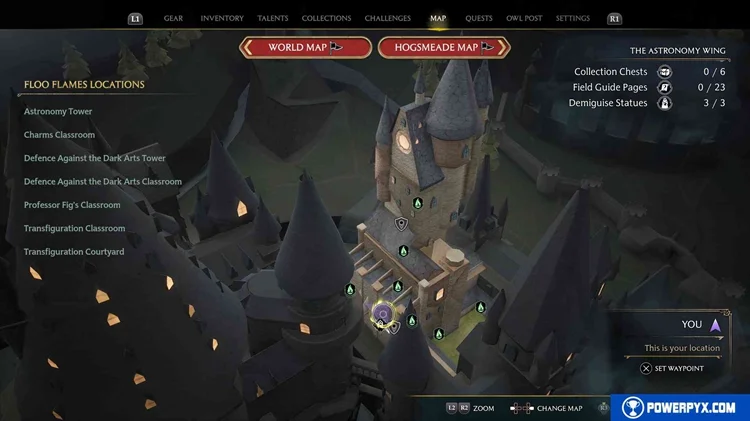Click the glowing player location marker
The width and height of the screenshot is (750, 421).
tap(381, 314)
